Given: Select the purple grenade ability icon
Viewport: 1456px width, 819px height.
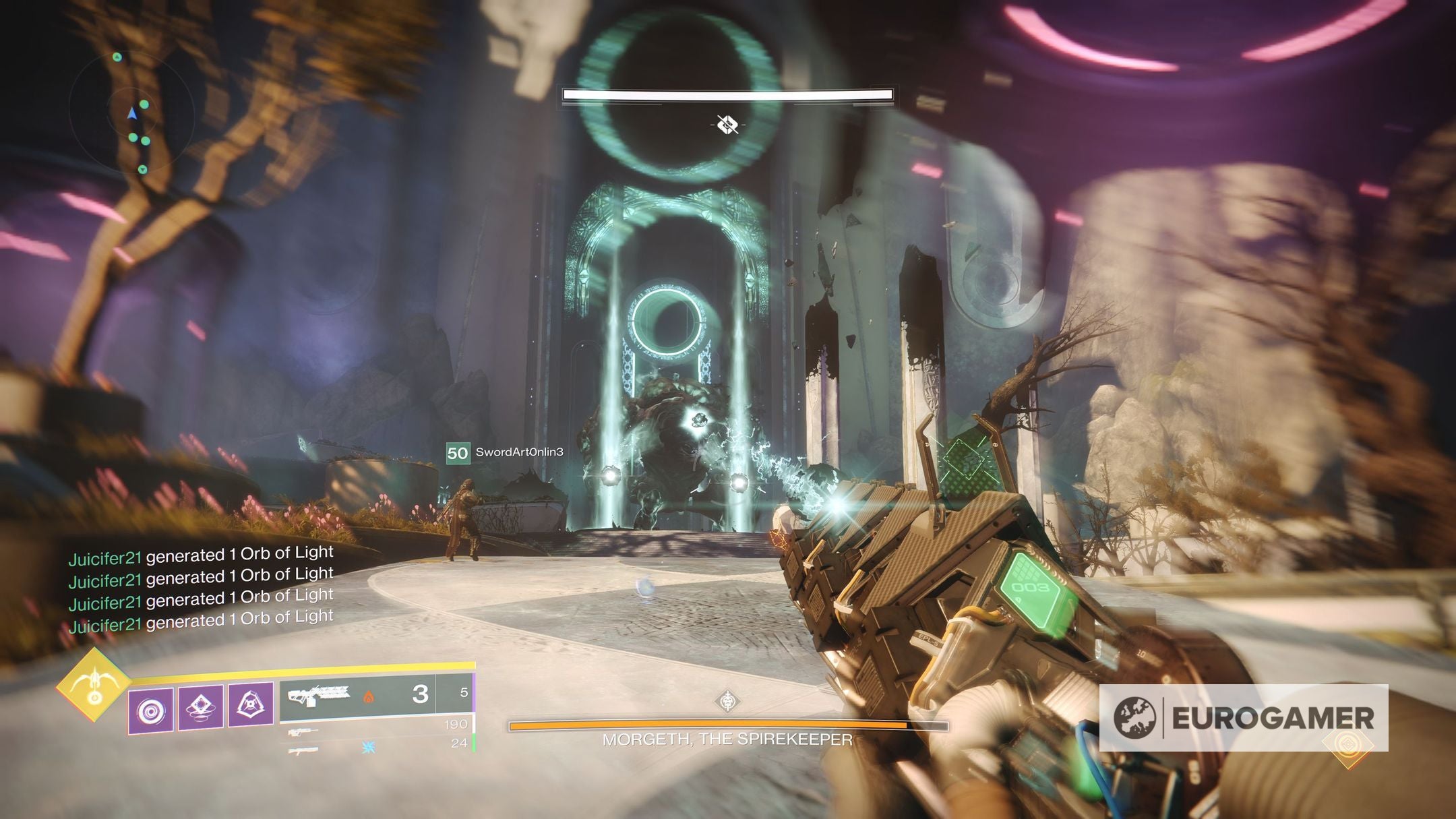Looking at the screenshot, I should [x=151, y=710].
